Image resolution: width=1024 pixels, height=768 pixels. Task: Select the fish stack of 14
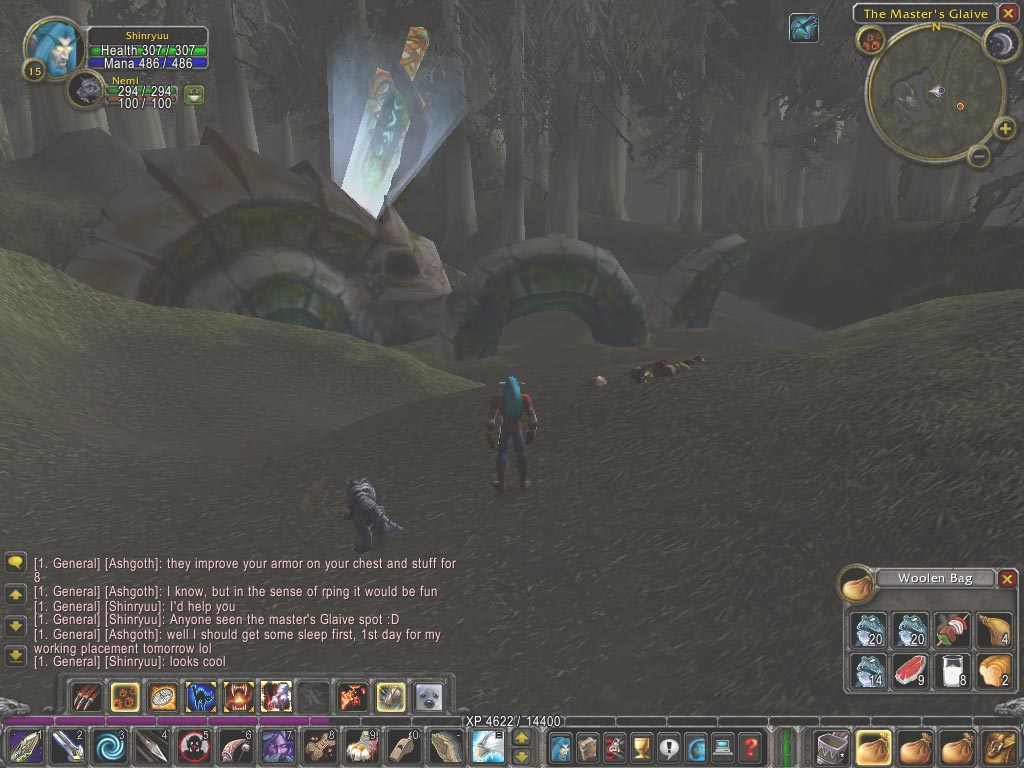coord(870,671)
